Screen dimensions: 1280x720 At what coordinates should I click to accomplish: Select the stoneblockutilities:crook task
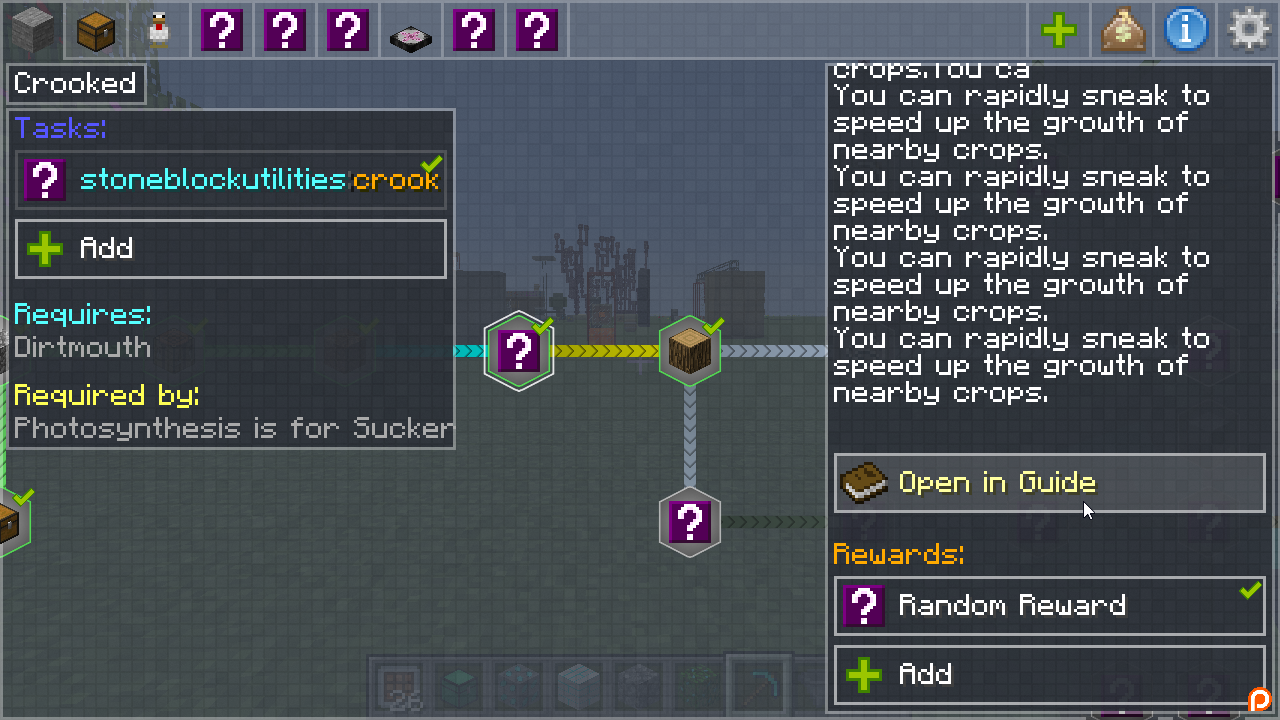(231, 180)
